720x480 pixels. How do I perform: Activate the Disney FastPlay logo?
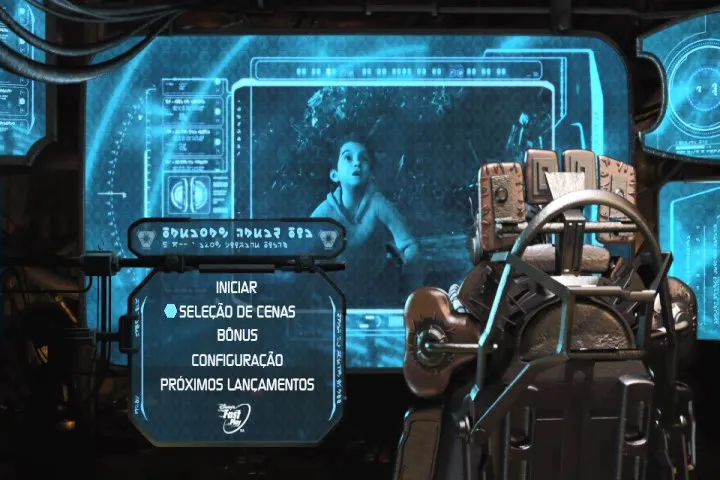tap(236, 412)
